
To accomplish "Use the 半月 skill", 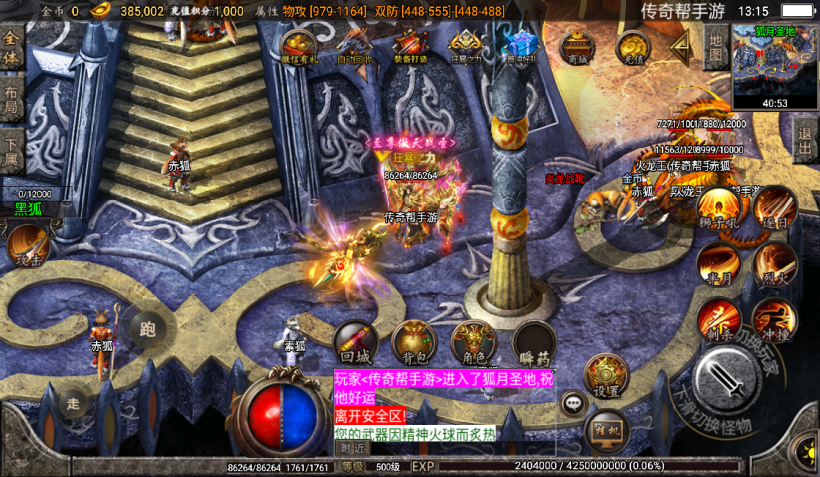I will tap(717, 266).
